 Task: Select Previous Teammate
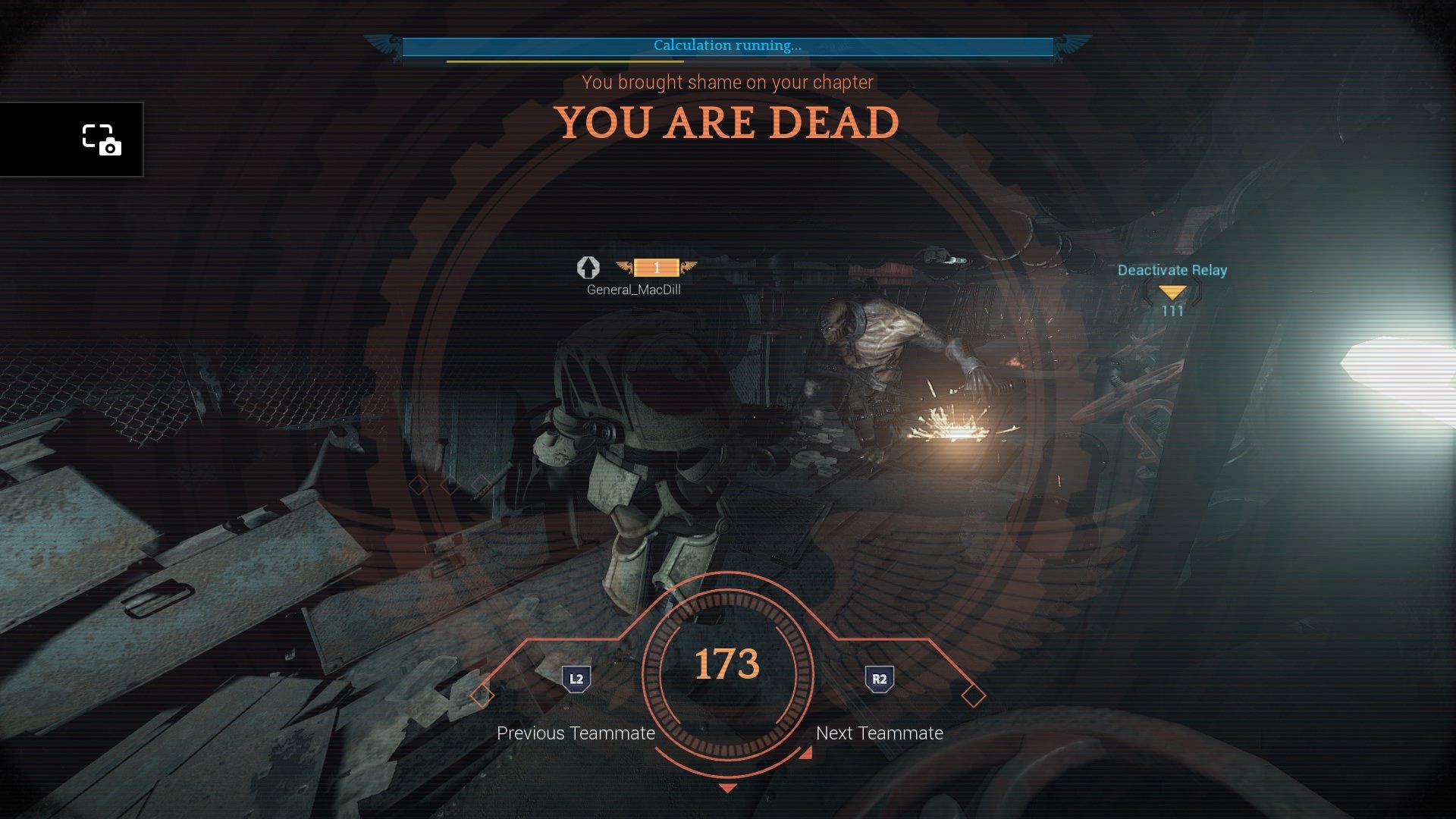point(575,733)
